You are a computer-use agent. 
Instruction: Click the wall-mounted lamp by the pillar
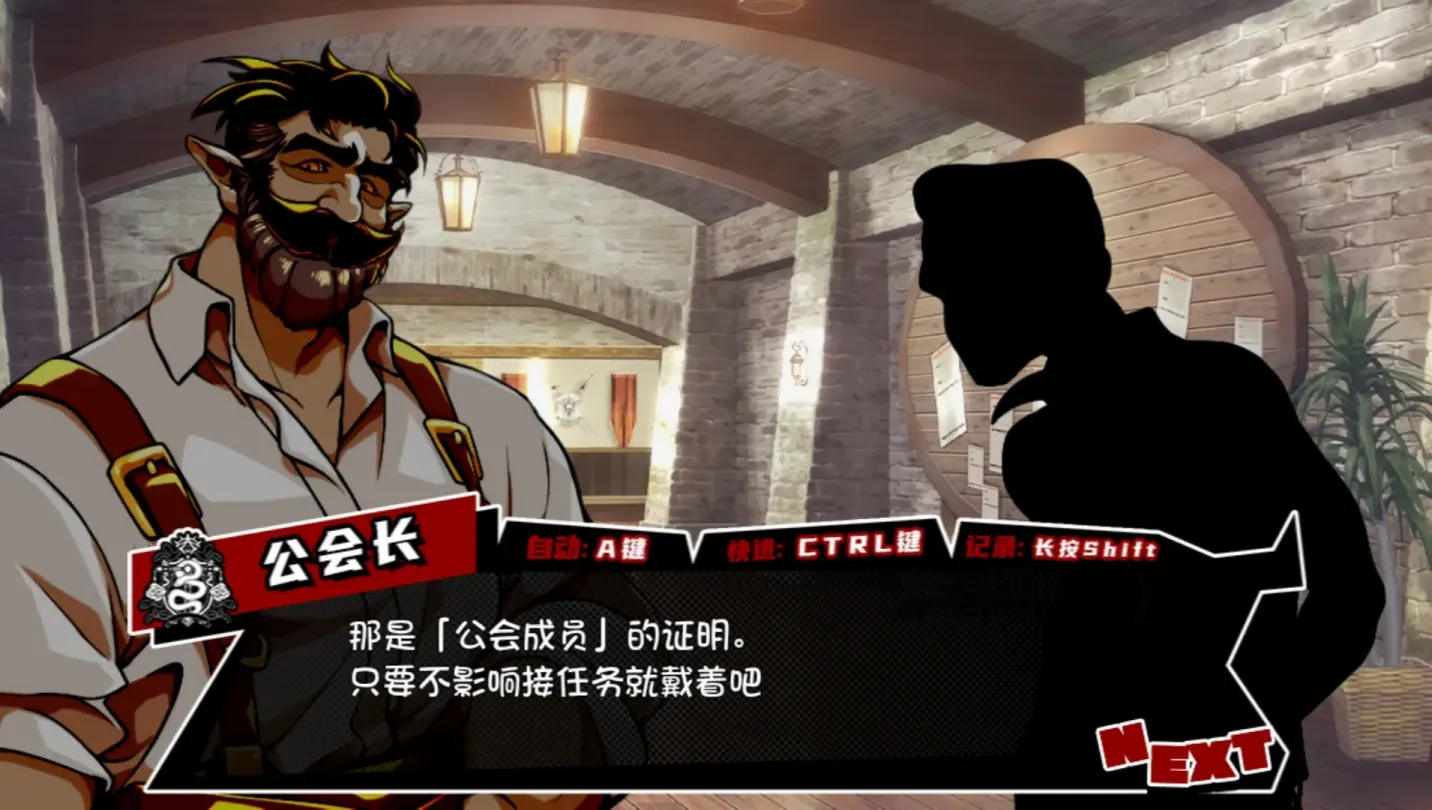pyautogui.click(x=800, y=364)
